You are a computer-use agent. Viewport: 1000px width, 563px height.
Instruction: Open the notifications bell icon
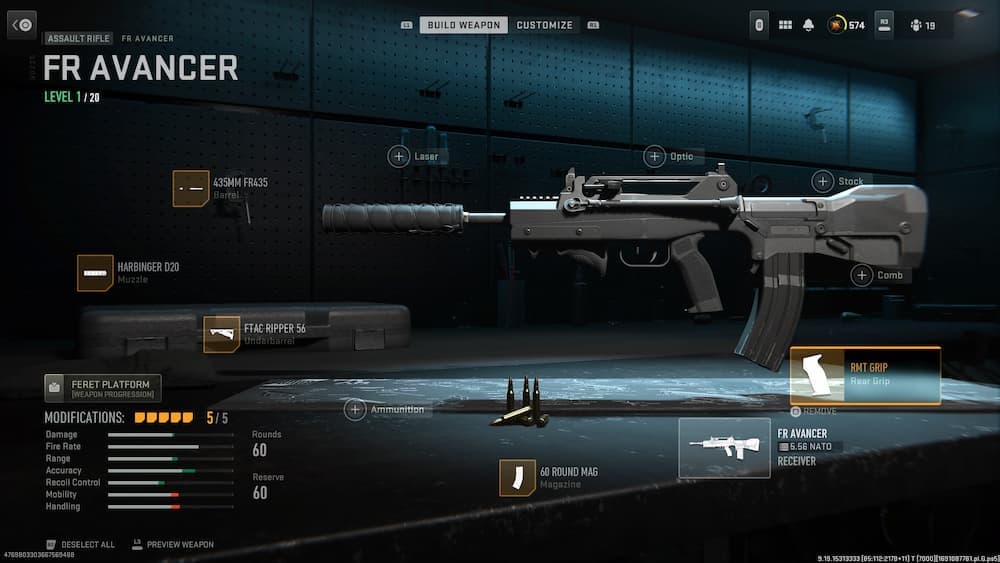pos(808,25)
